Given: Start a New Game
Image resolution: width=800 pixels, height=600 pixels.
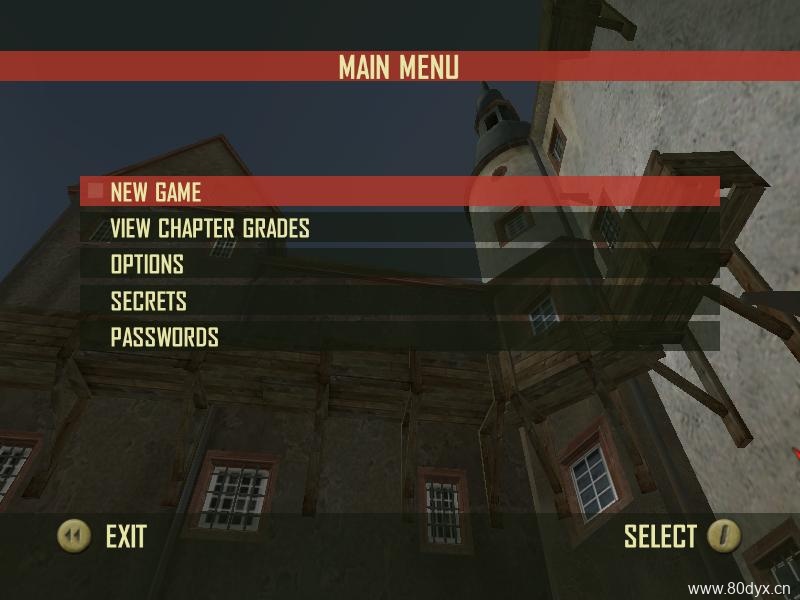Looking at the screenshot, I should click(156, 191).
